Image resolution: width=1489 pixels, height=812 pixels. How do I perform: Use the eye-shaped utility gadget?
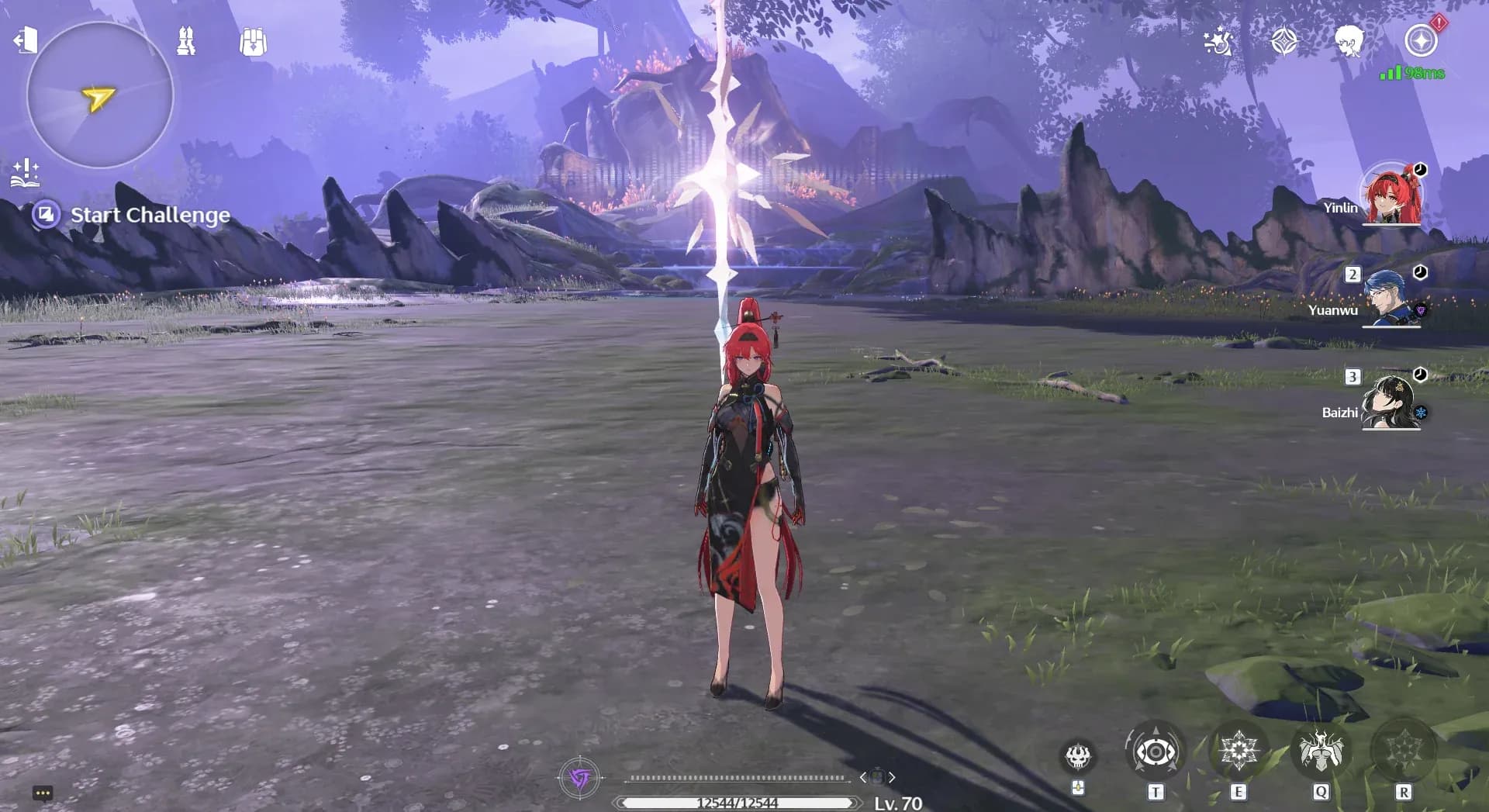1156,752
